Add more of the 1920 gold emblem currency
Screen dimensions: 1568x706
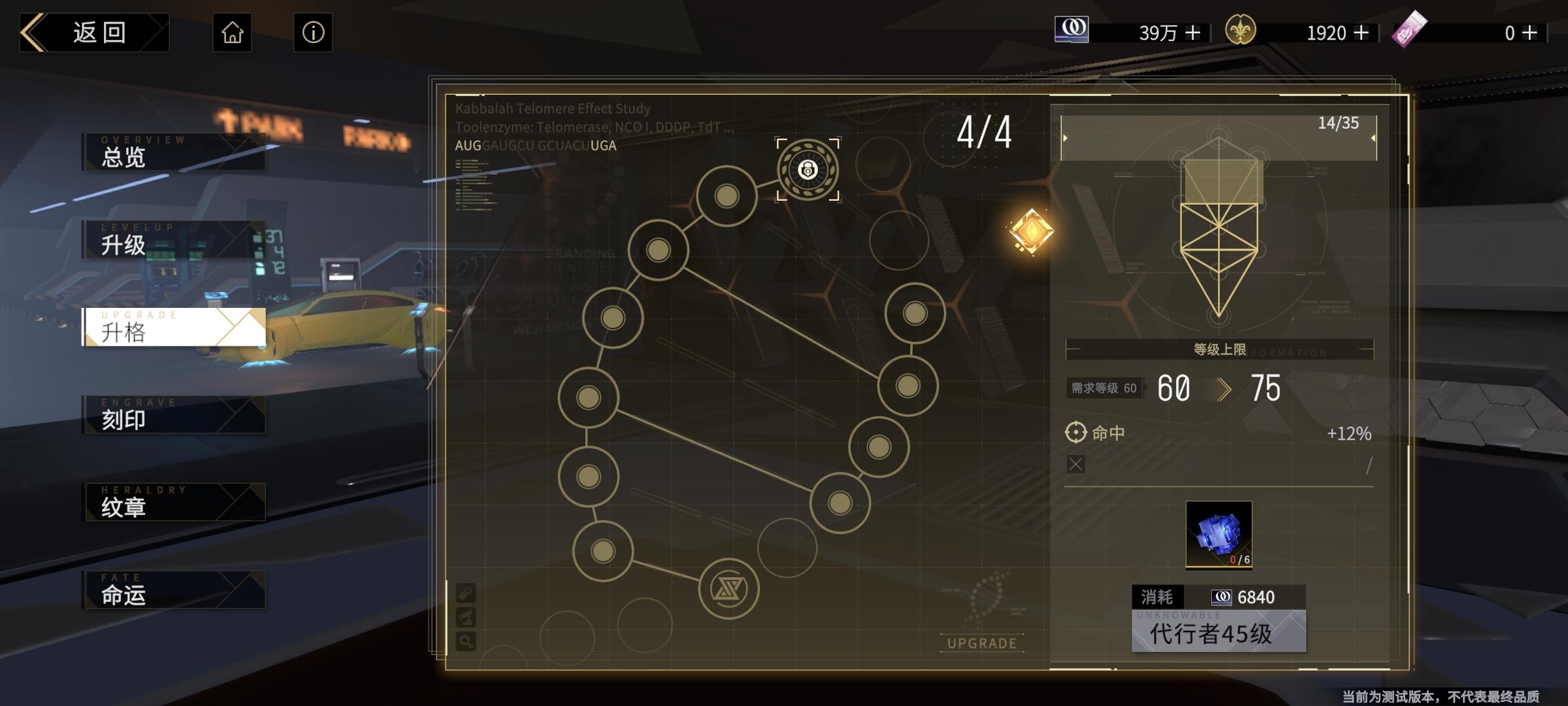[x=1362, y=33]
